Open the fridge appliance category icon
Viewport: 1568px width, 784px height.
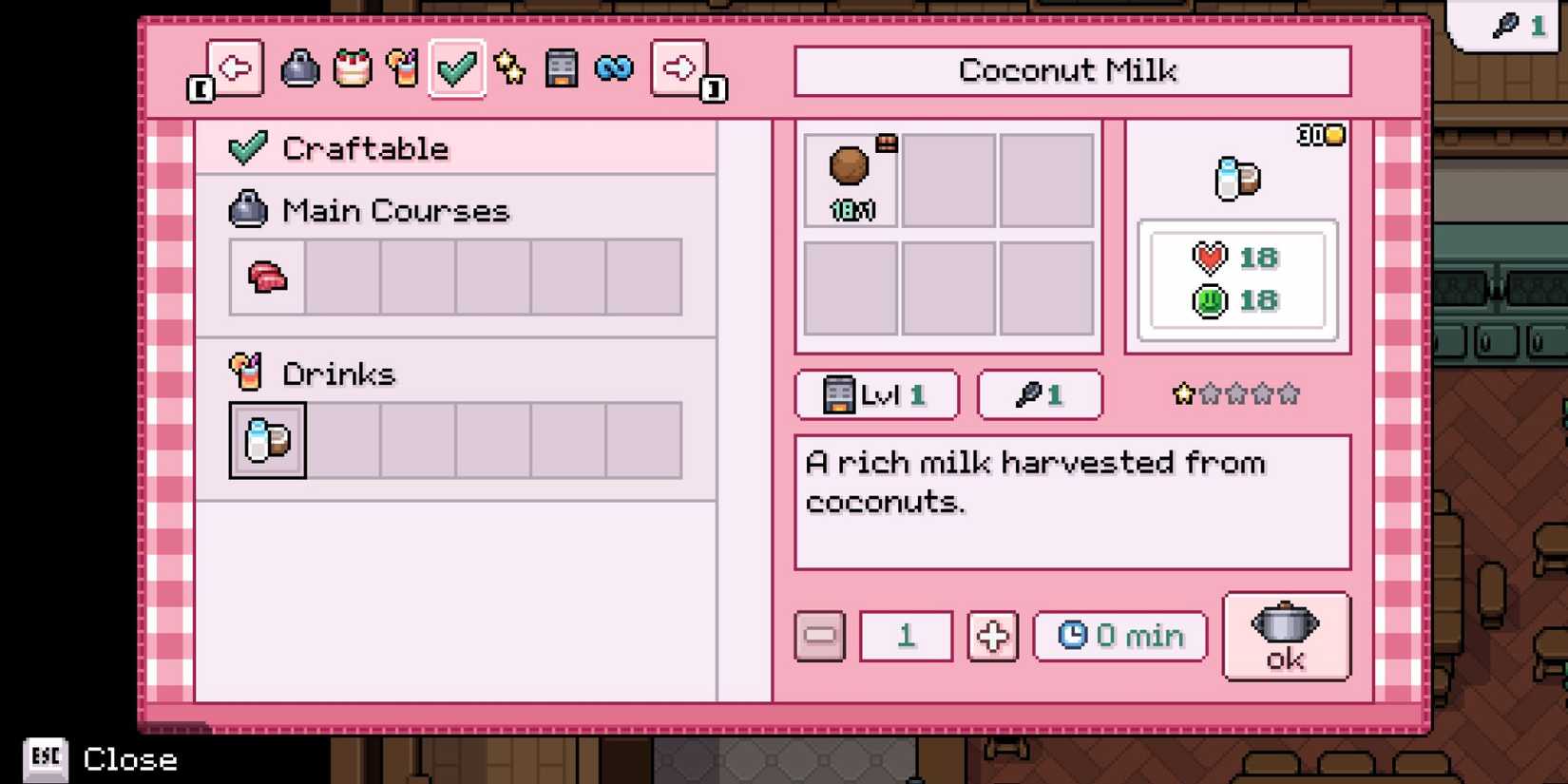tap(563, 67)
